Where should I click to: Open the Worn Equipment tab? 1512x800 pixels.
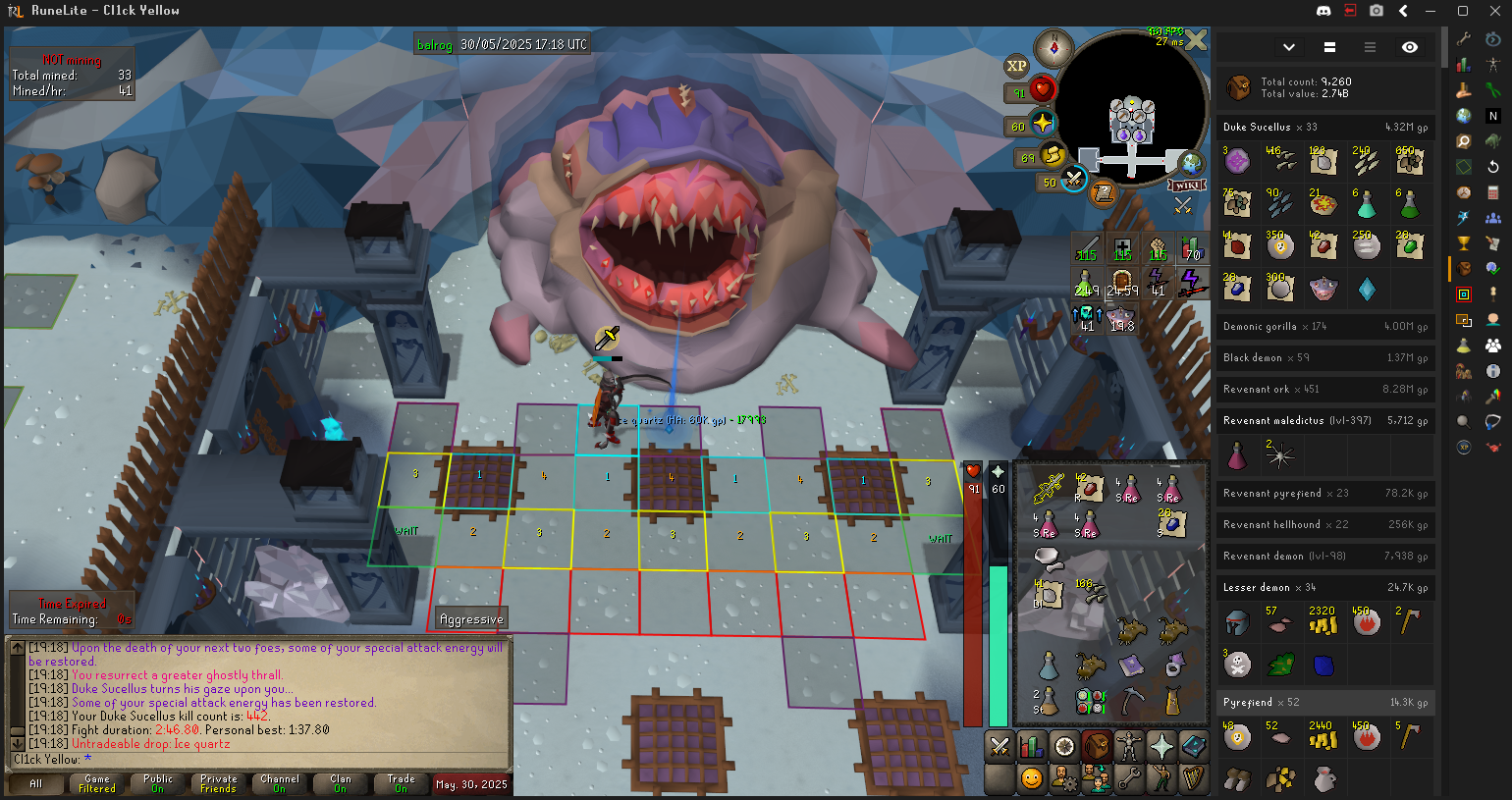tap(1129, 747)
